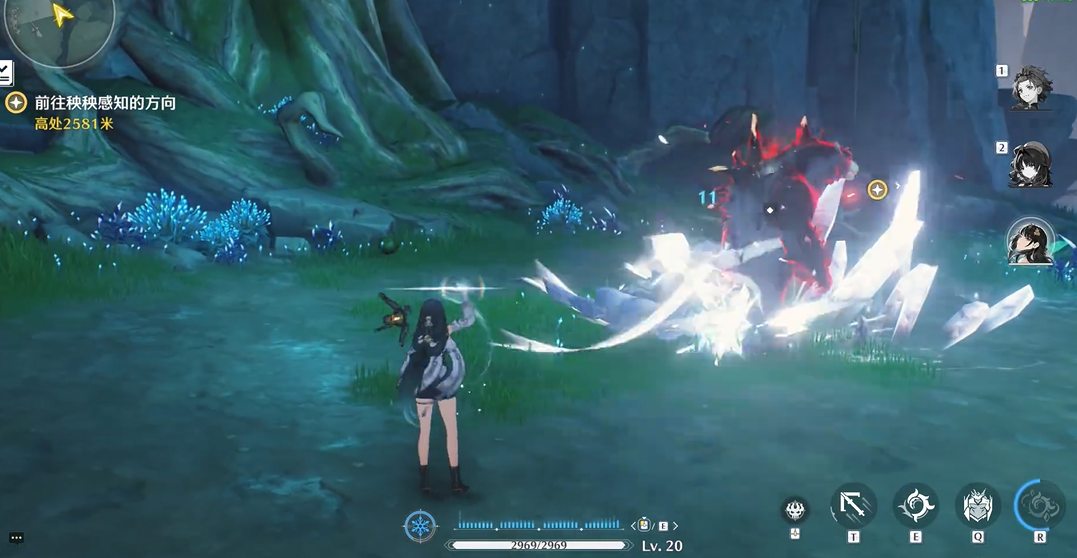Open the quest log checklist icon

[5, 72]
